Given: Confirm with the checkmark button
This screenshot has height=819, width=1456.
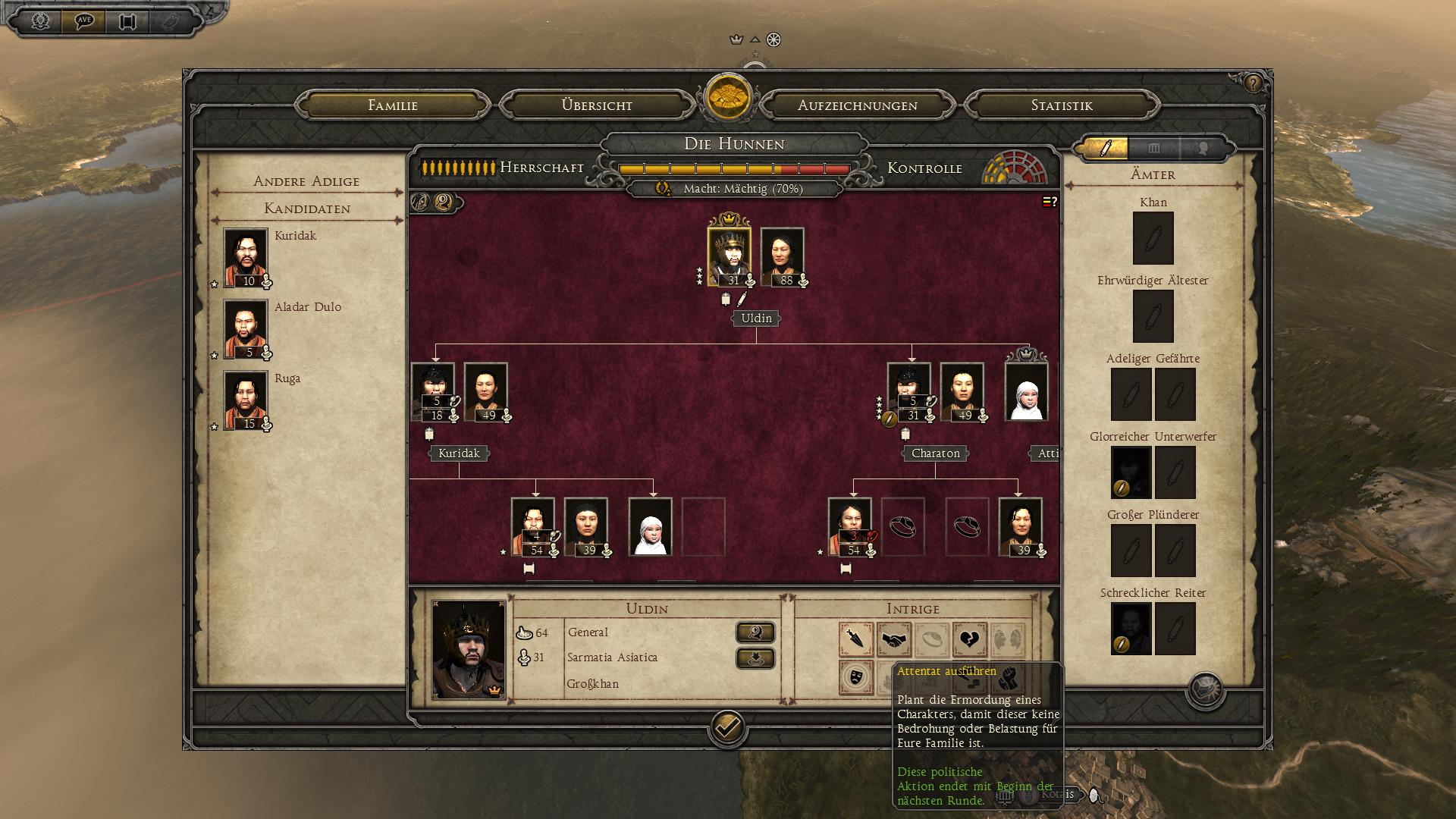Looking at the screenshot, I should click(x=727, y=728).
